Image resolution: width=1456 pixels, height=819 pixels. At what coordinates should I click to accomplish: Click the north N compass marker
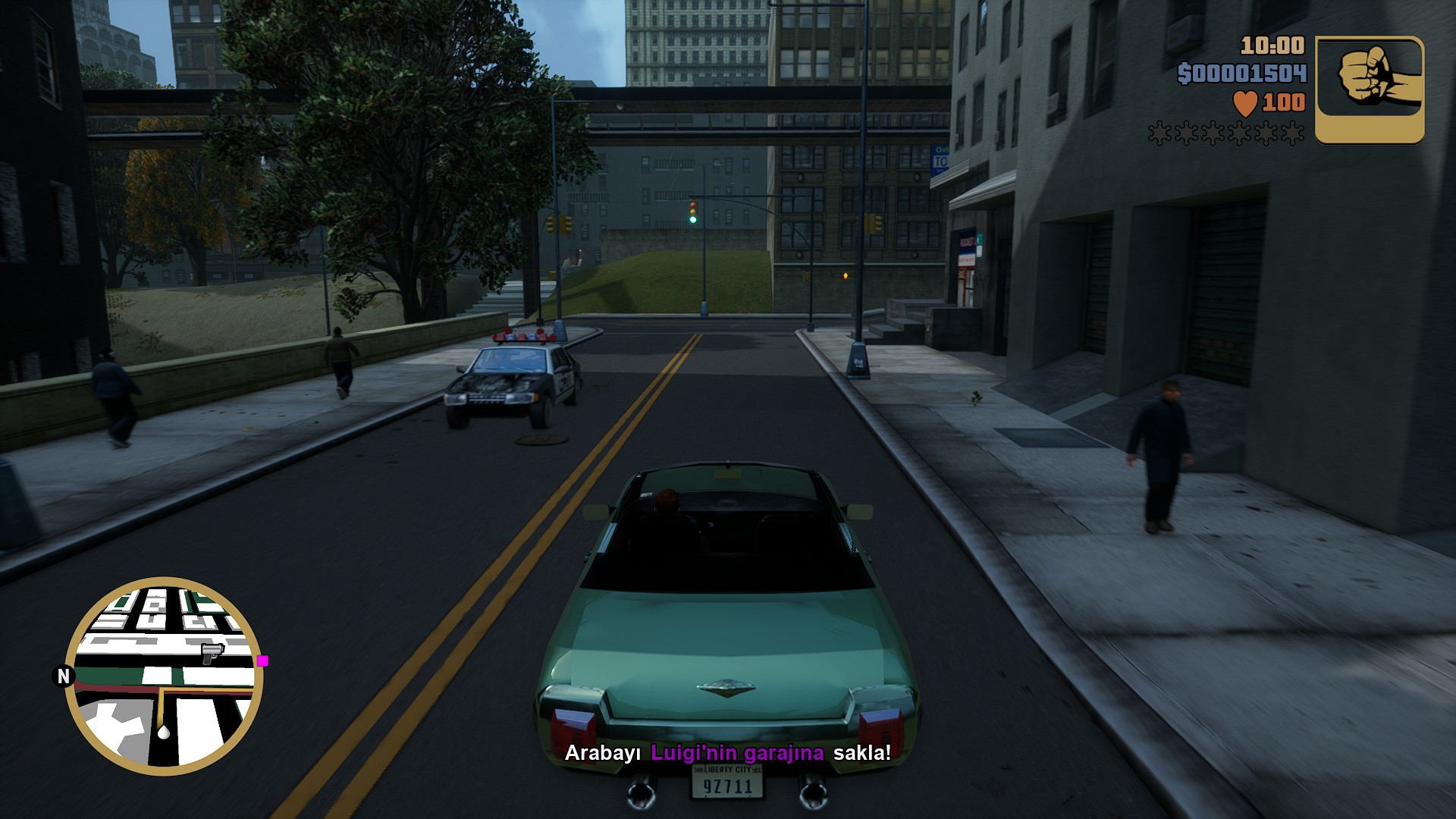point(64,676)
